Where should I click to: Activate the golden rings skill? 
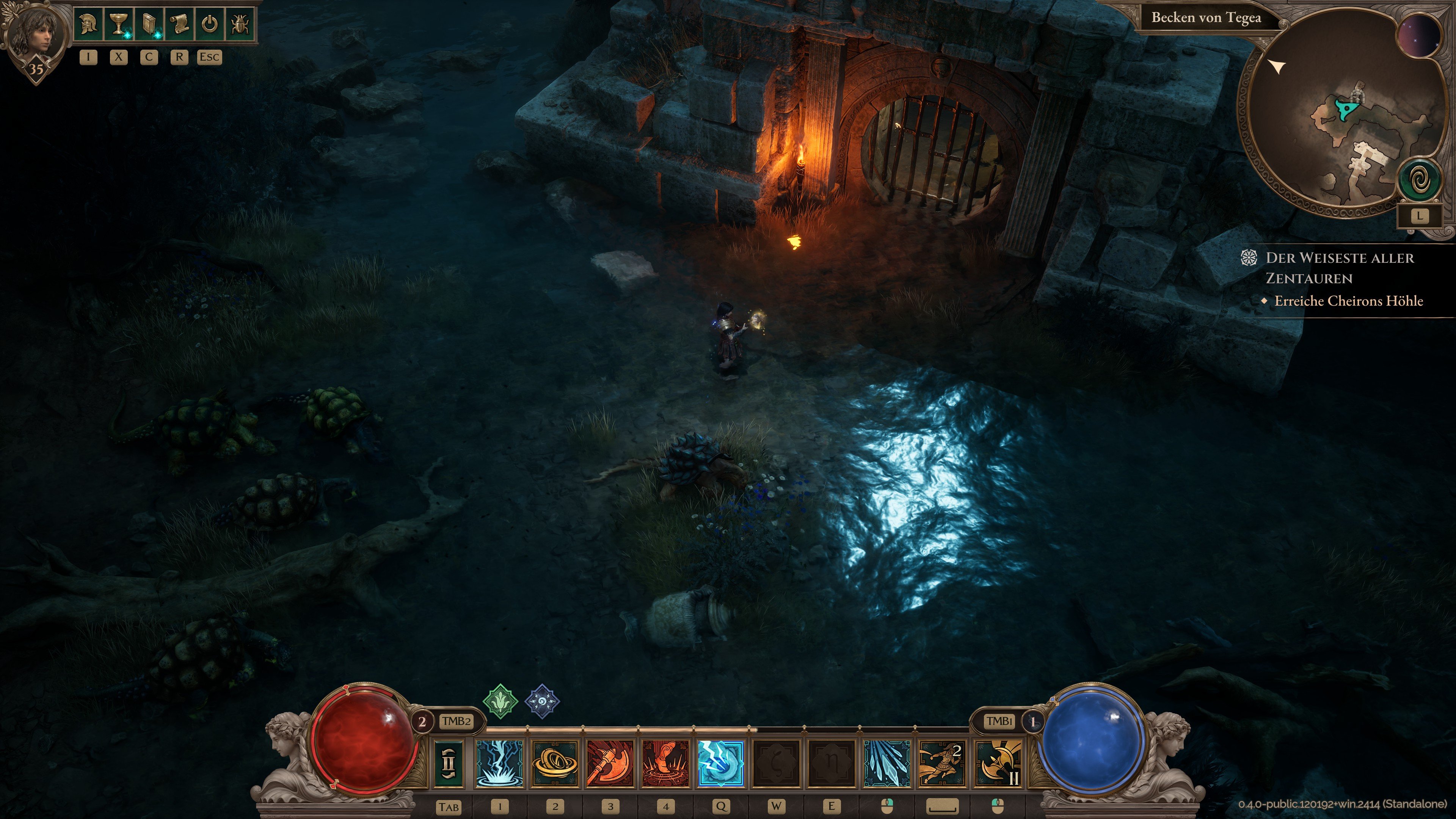point(555,764)
